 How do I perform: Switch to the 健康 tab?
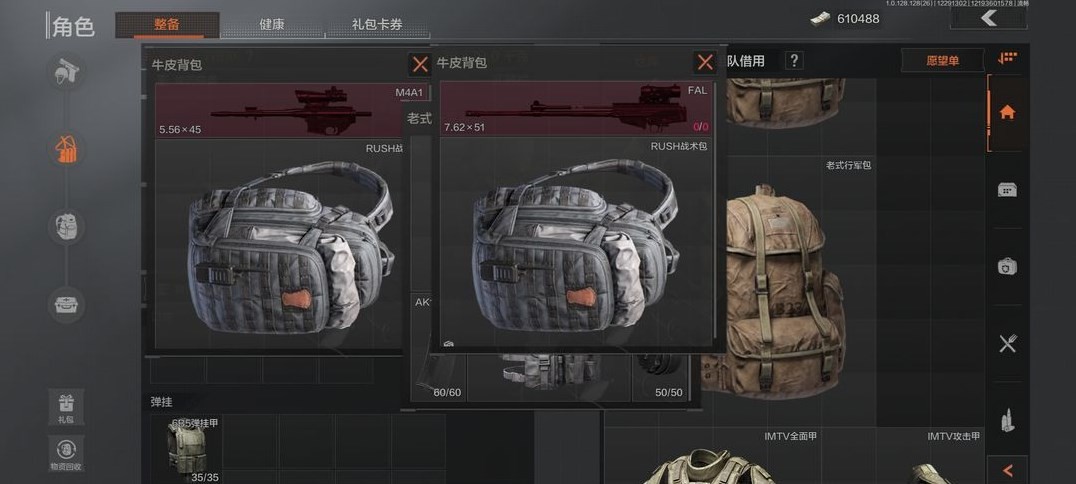pyautogui.click(x=272, y=24)
